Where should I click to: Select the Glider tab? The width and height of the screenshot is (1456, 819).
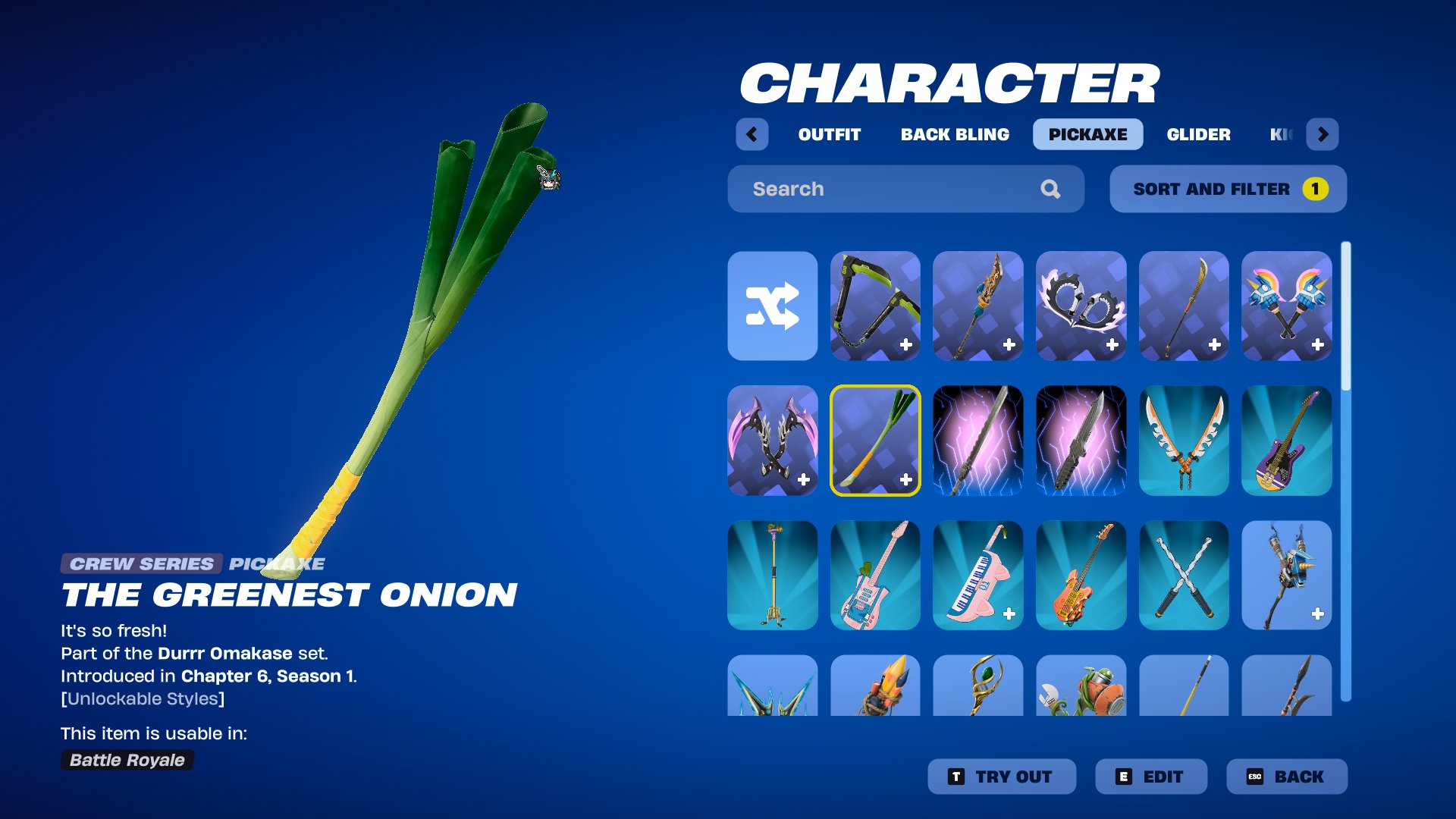(x=1198, y=134)
